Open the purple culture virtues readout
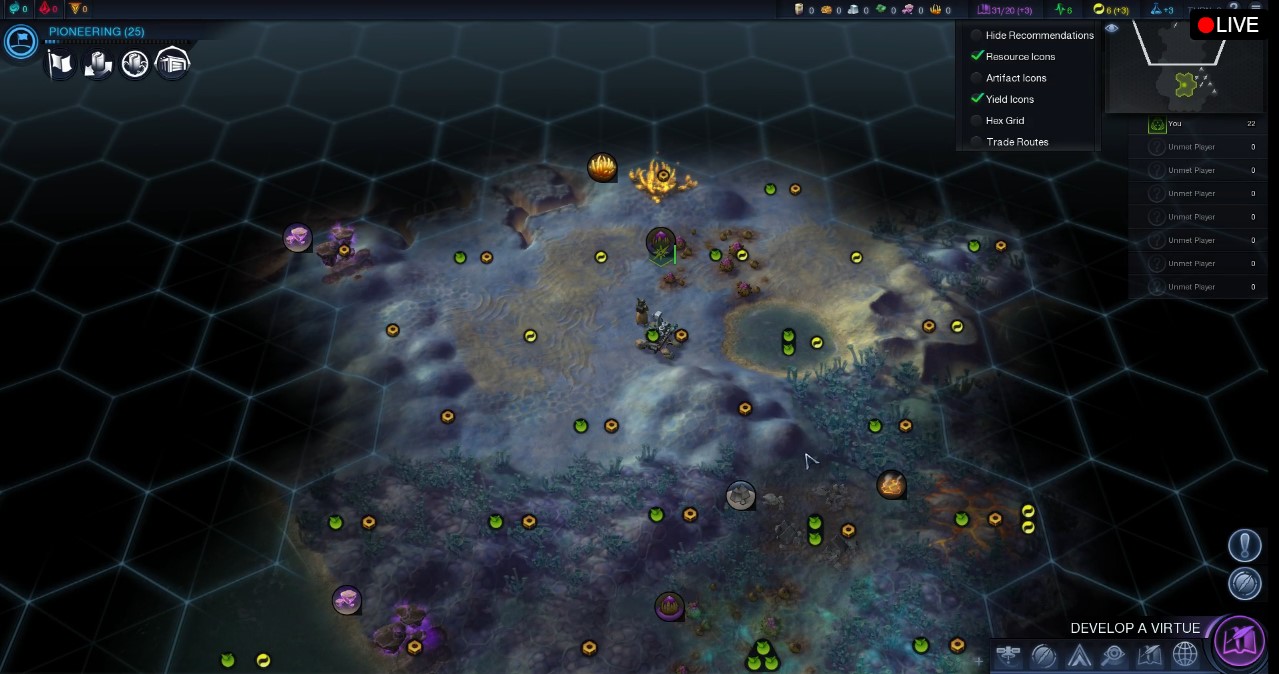The width and height of the screenshot is (1279, 674). [1004, 10]
